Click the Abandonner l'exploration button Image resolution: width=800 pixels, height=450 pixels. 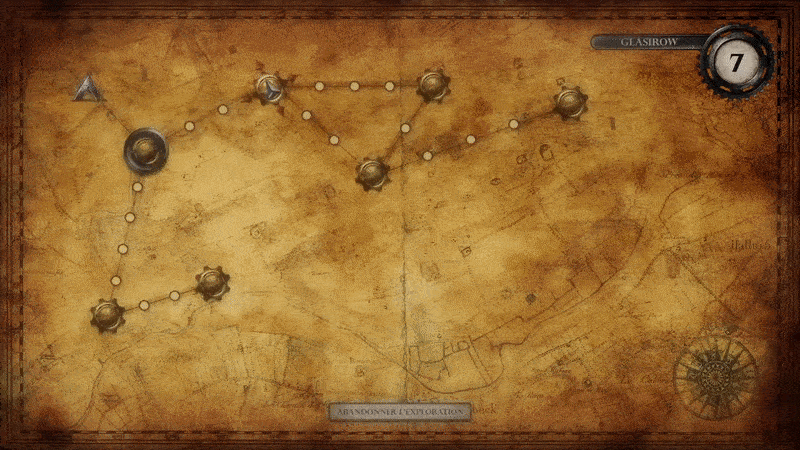click(400, 411)
